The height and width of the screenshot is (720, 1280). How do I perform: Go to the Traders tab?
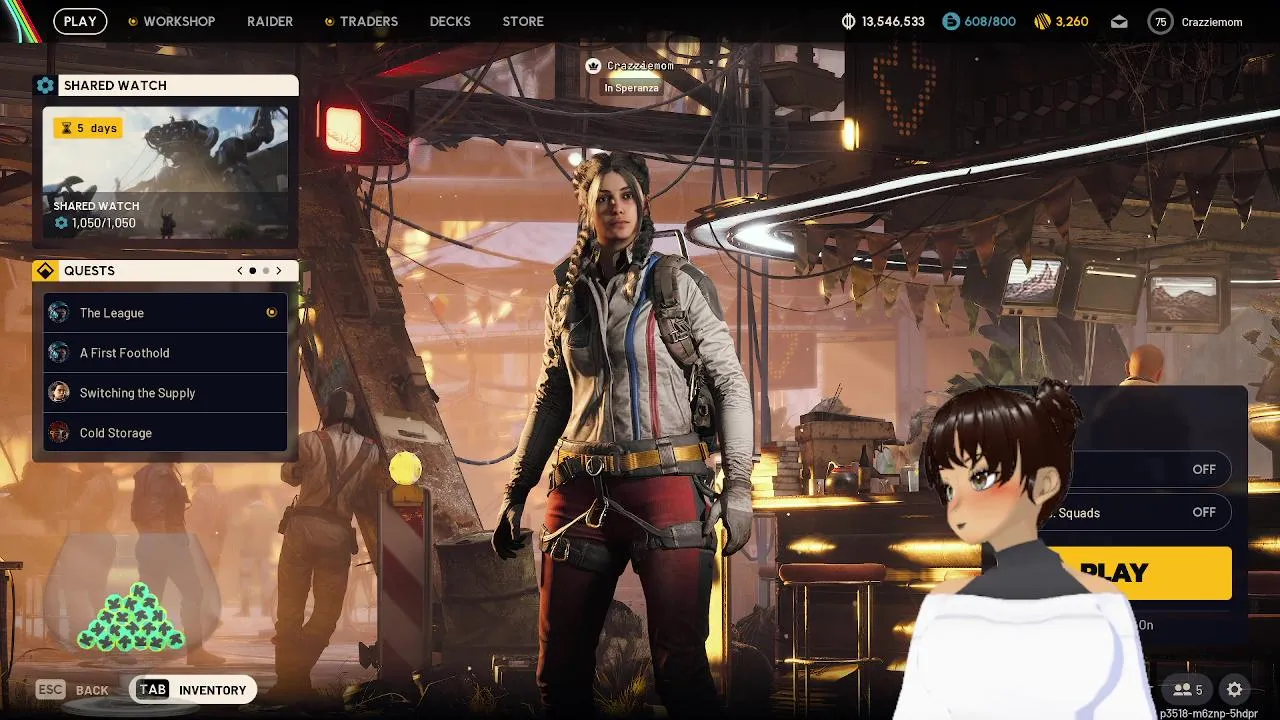368,21
